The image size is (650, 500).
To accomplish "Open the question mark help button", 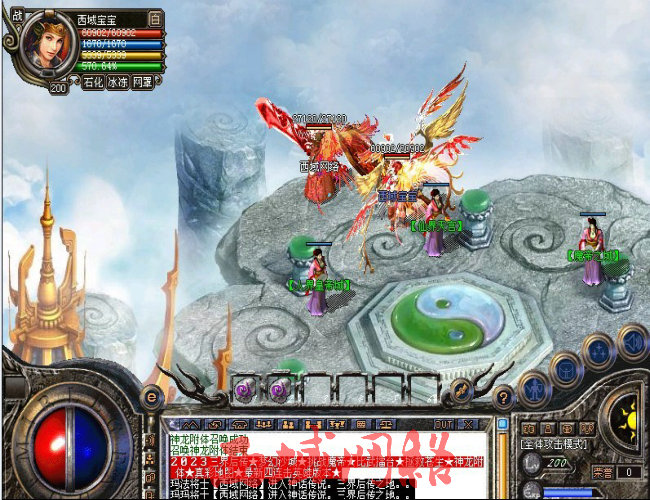I will (504, 396).
